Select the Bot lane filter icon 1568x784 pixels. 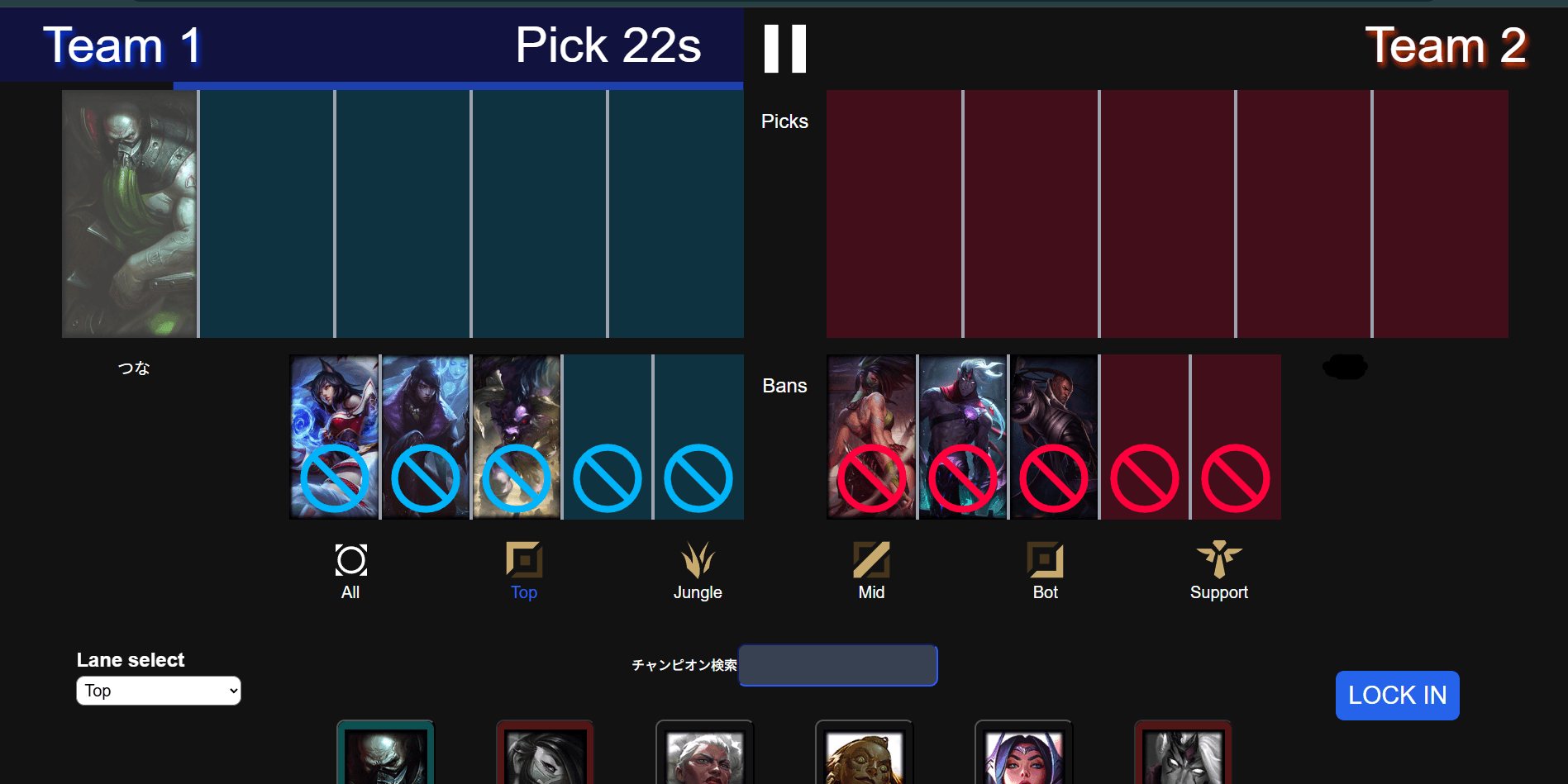tap(1045, 560)
